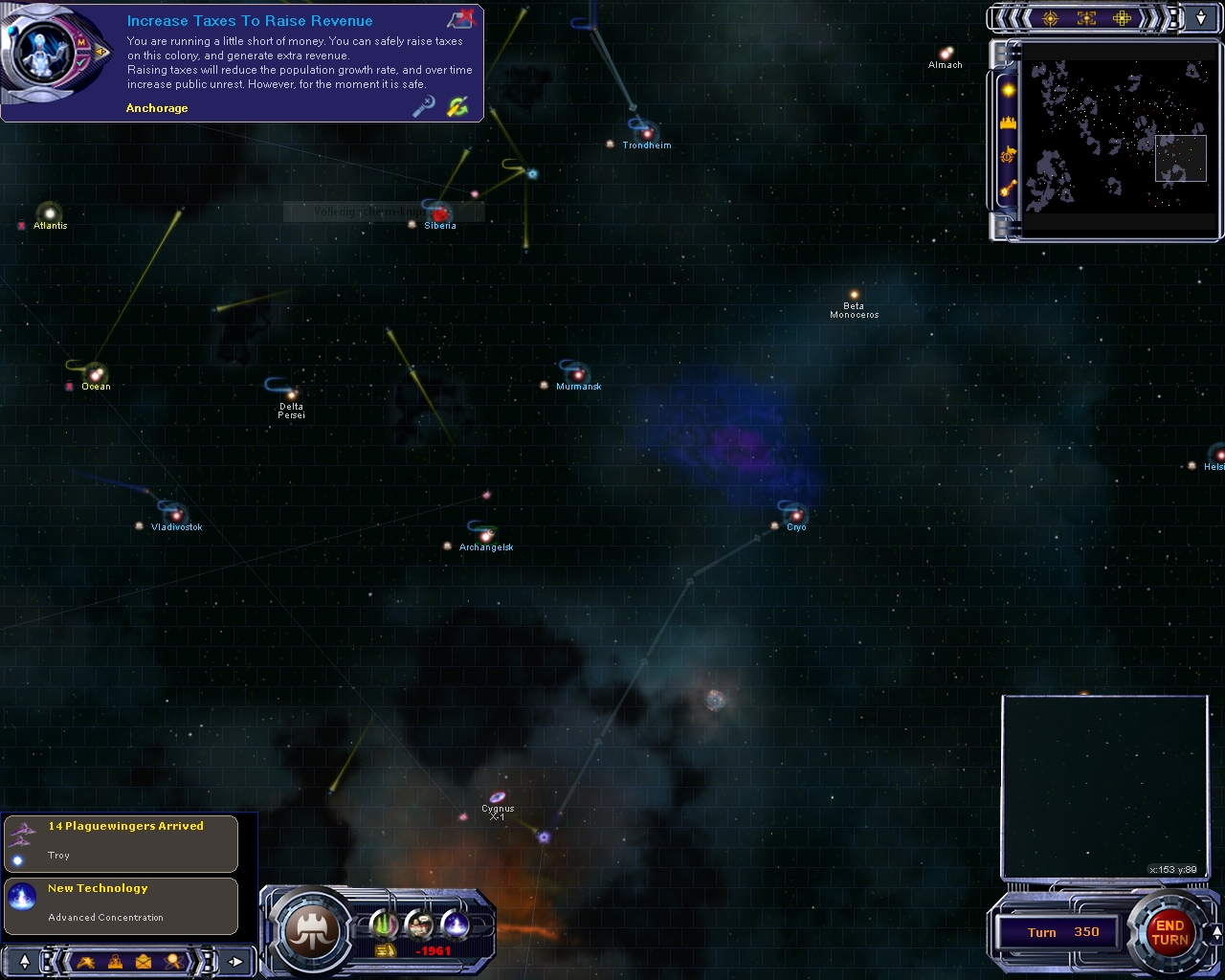Apply the advisor's tax suggestion wrench icon
Viewport: 1225px width, 980px height.
457,106
